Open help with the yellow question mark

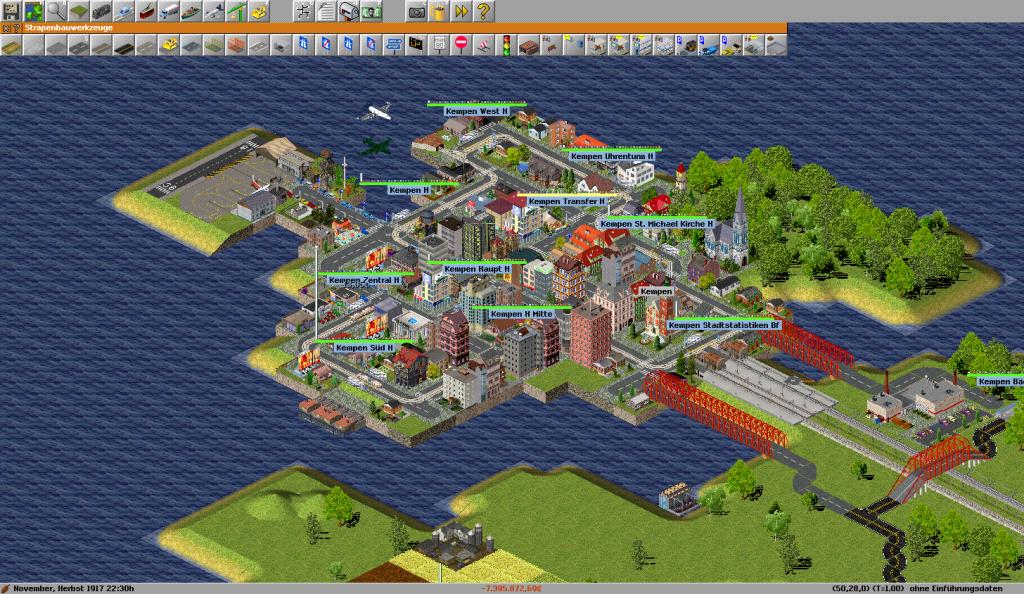point(484,11)
